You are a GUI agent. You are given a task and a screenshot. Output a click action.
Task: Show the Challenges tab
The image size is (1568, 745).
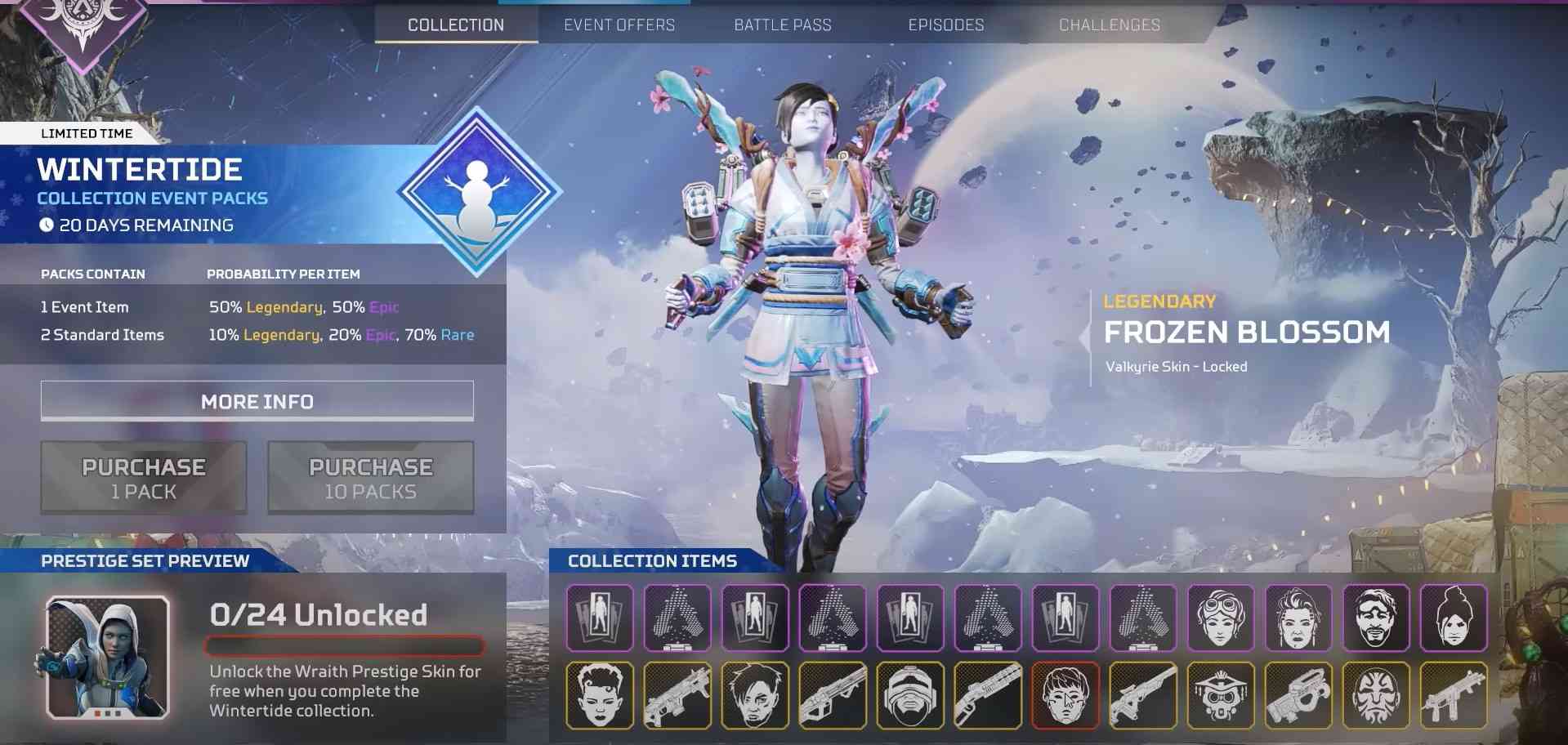(x=1110, y=25)
